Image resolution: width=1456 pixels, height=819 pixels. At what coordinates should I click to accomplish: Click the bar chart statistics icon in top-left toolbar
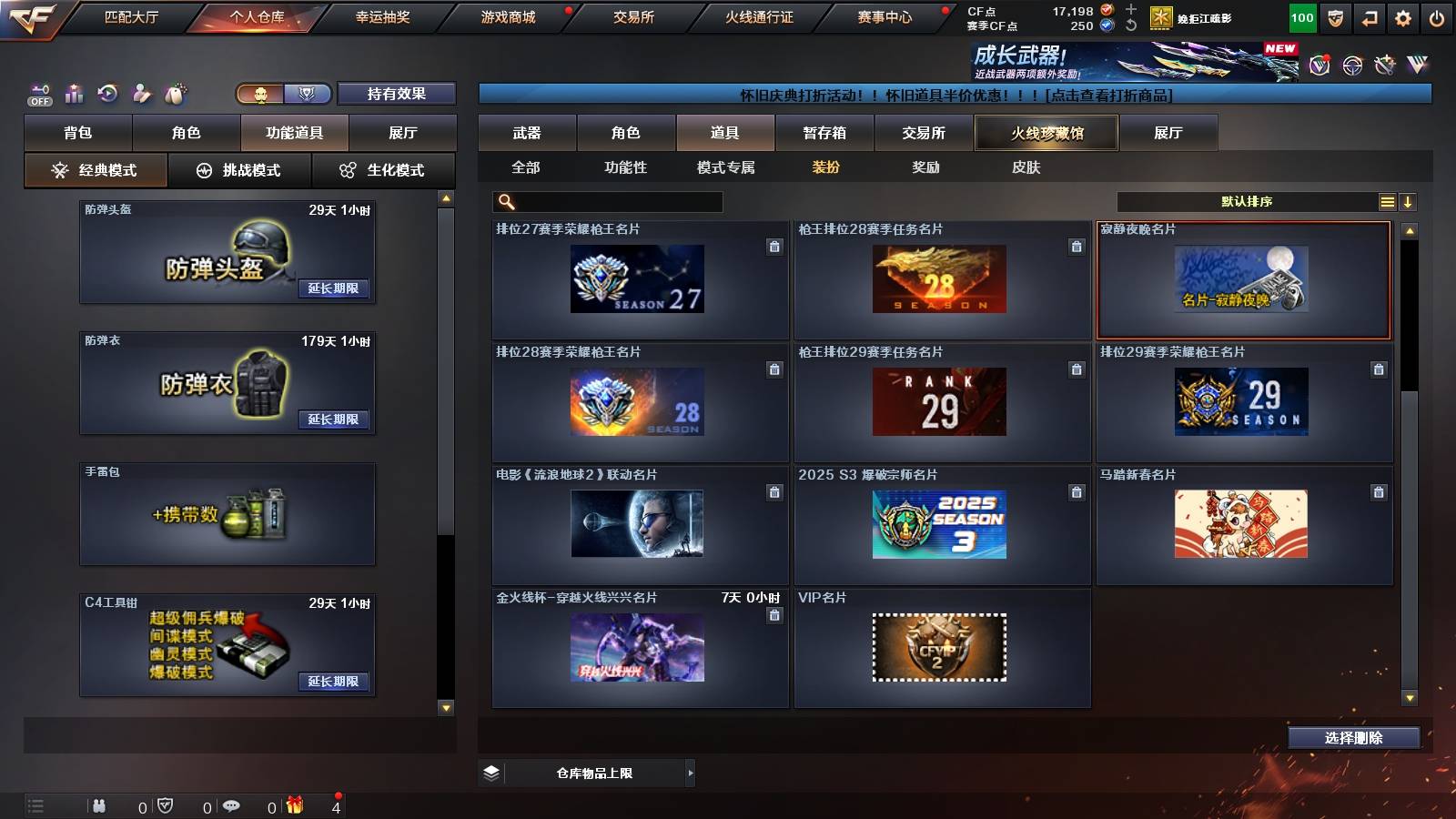tap(74, 92)
